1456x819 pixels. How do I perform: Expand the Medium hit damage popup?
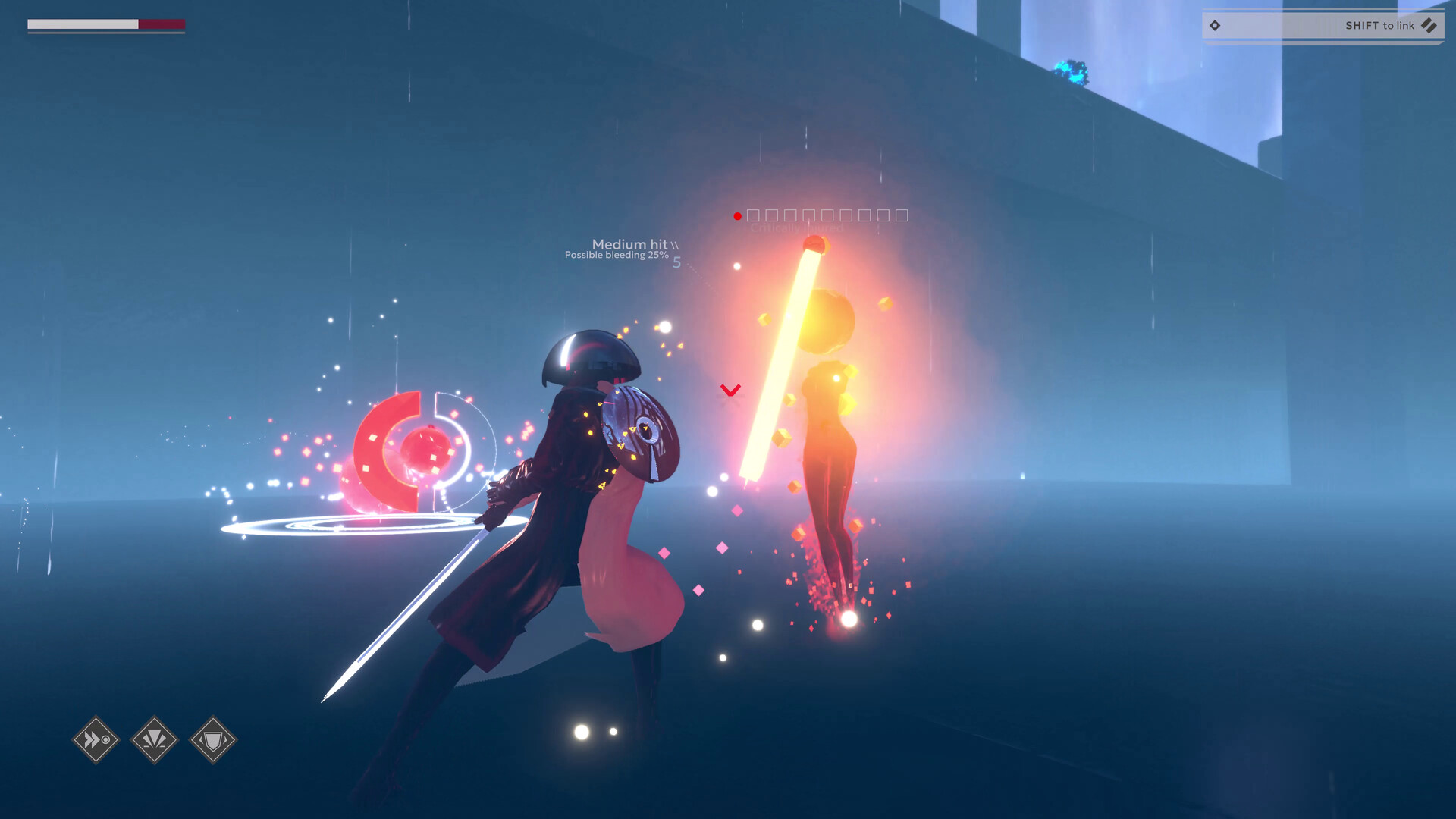(630, 244)
